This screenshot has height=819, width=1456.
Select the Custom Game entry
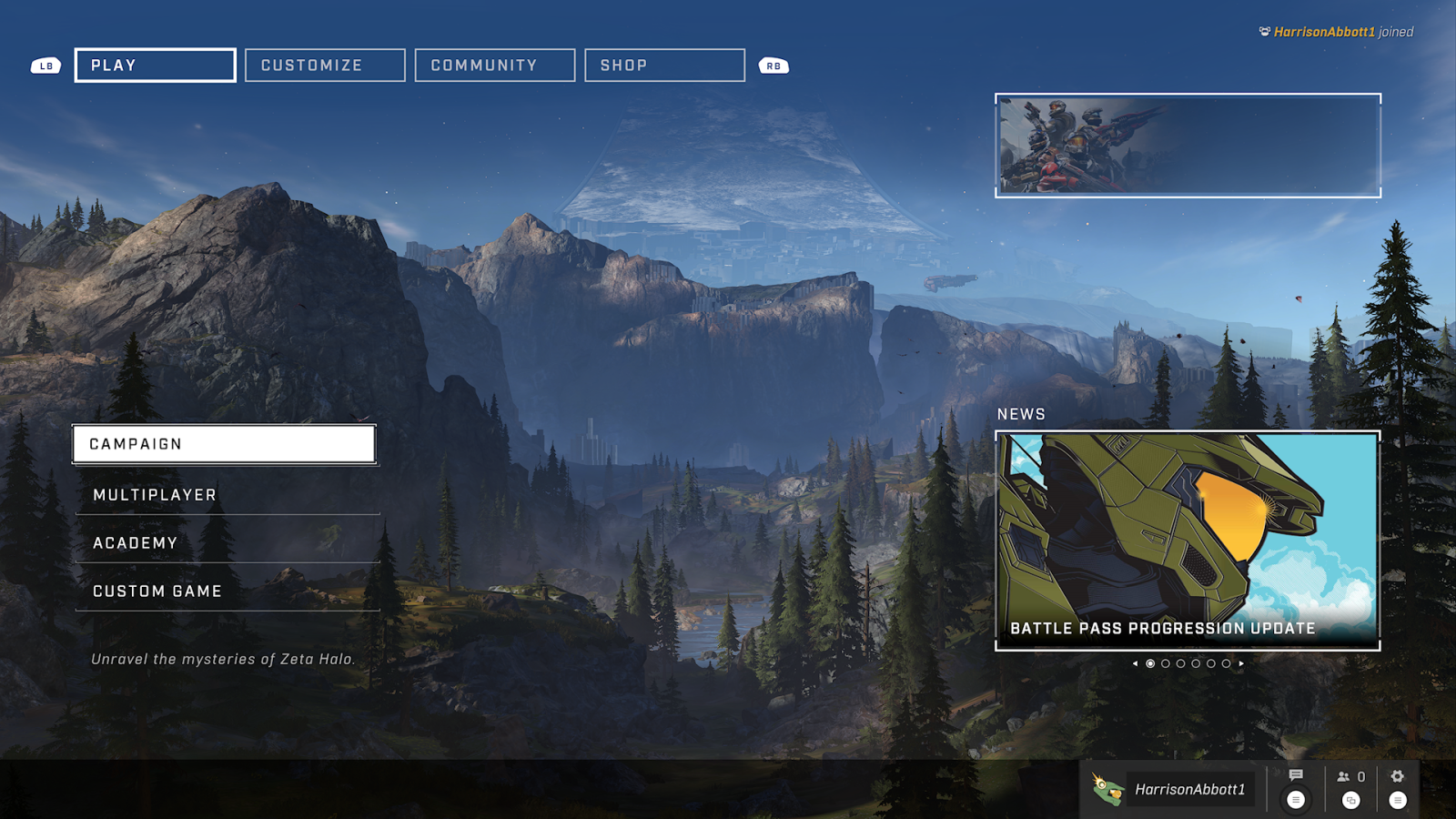click(x=227, y=591)
